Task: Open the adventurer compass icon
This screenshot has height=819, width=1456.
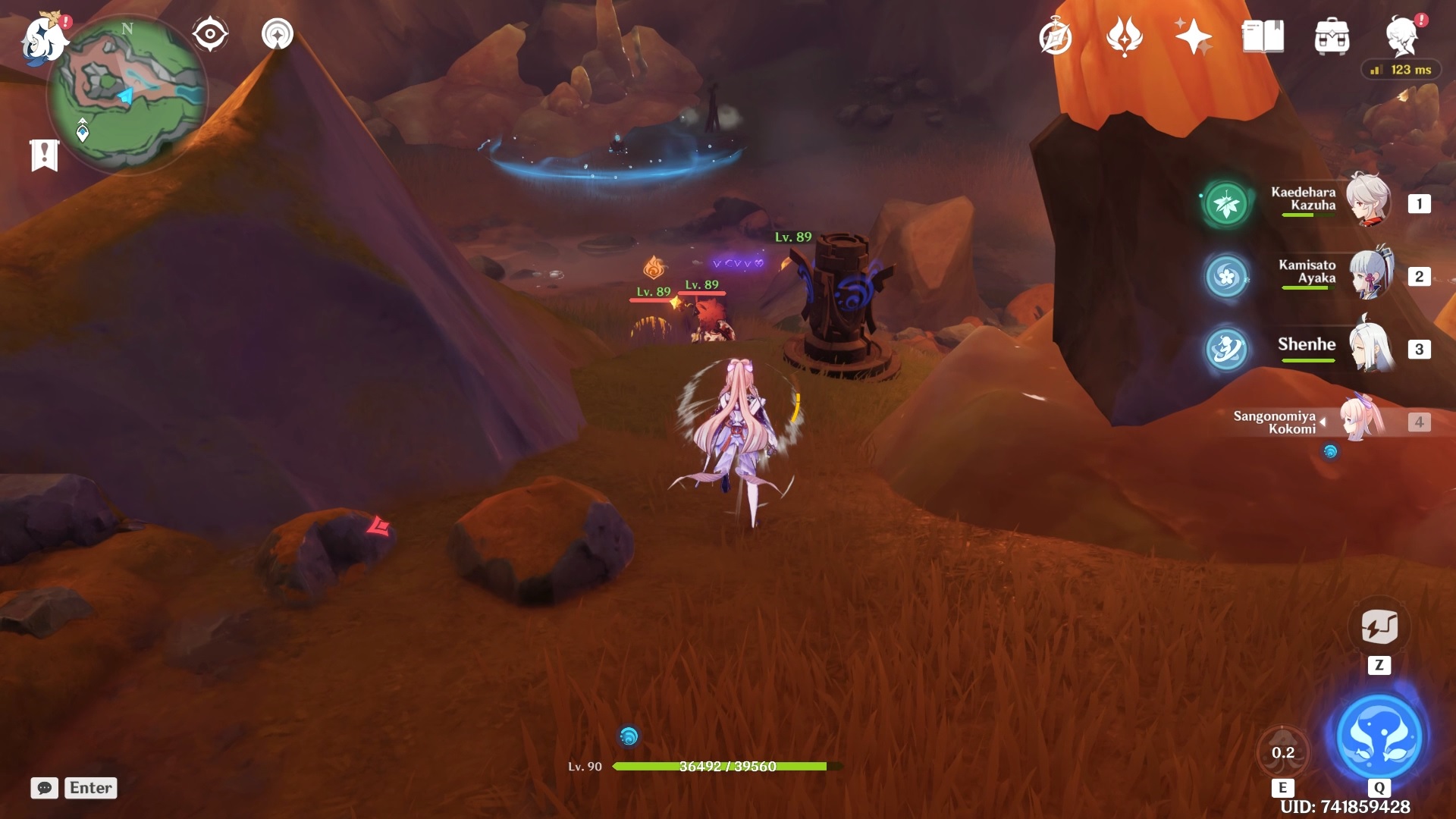Action: point(1055,37)
